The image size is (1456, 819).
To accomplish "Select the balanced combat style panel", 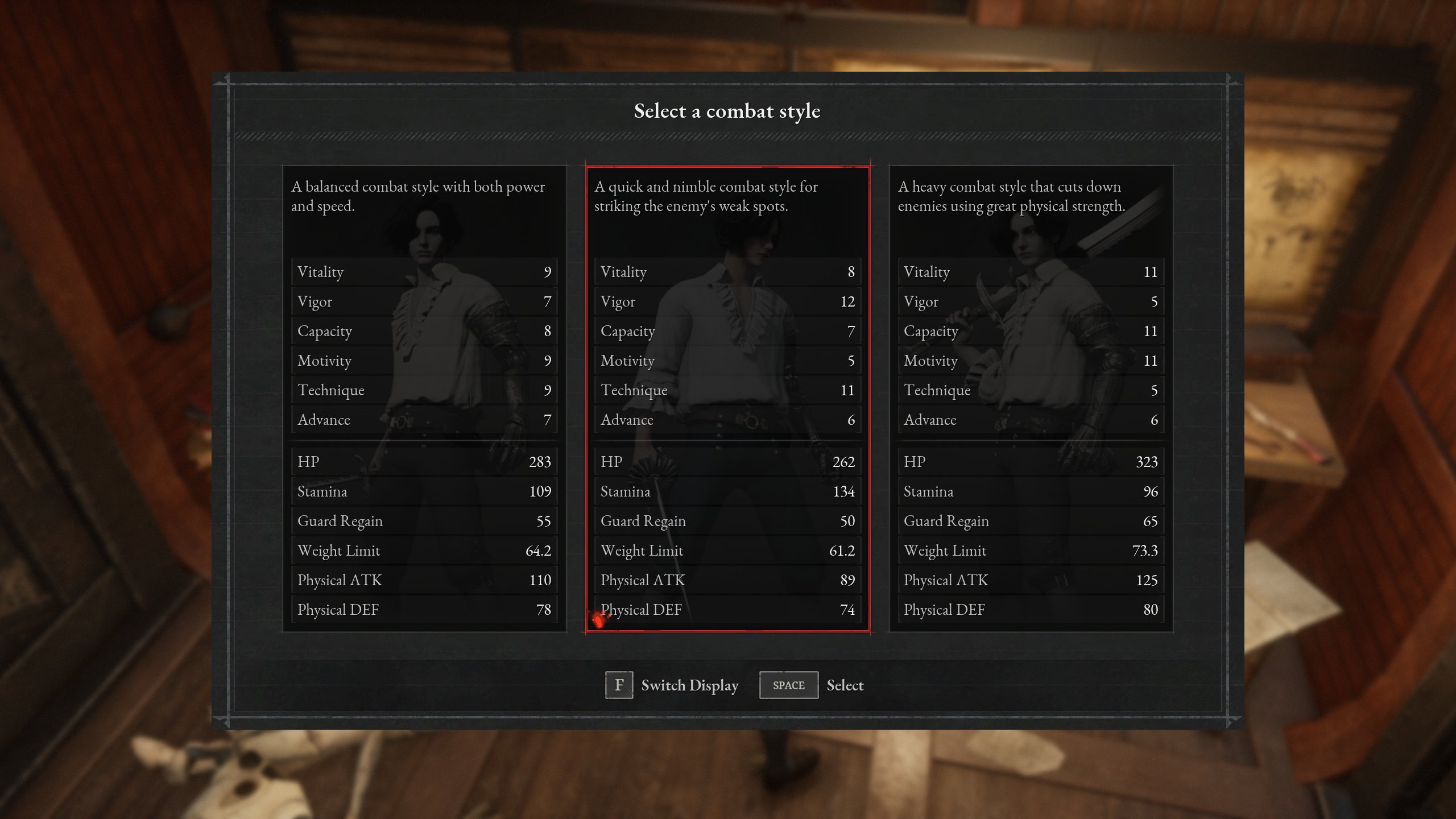I will click(424, 398).
